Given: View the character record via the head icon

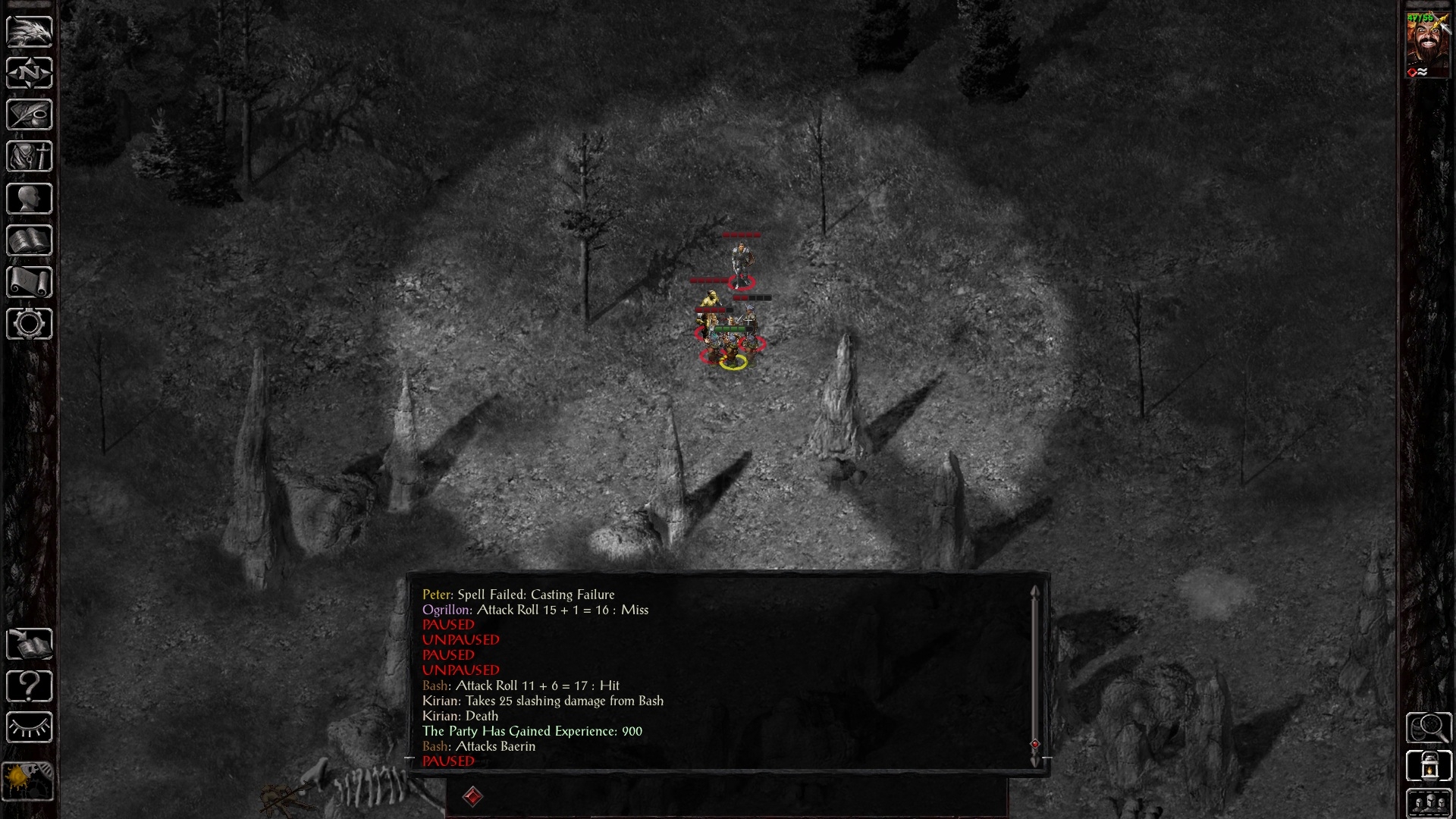Looking at the screenshot, I should click(29, 198).
